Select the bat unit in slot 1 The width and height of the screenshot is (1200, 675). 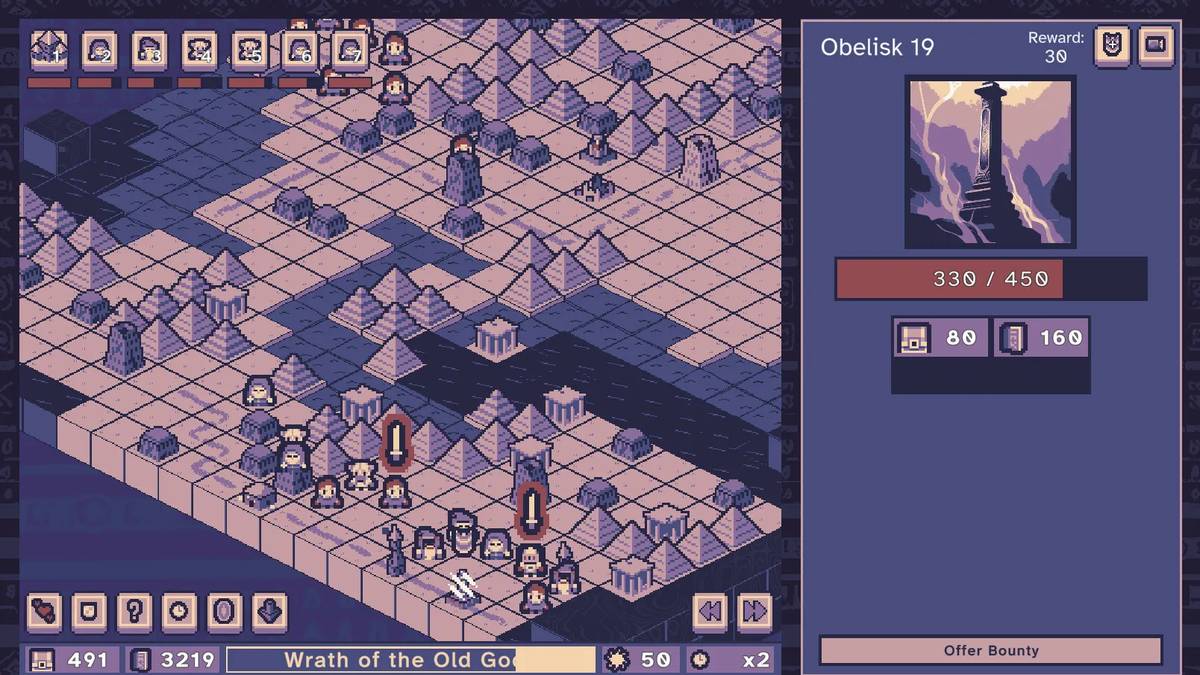(49, 50)
